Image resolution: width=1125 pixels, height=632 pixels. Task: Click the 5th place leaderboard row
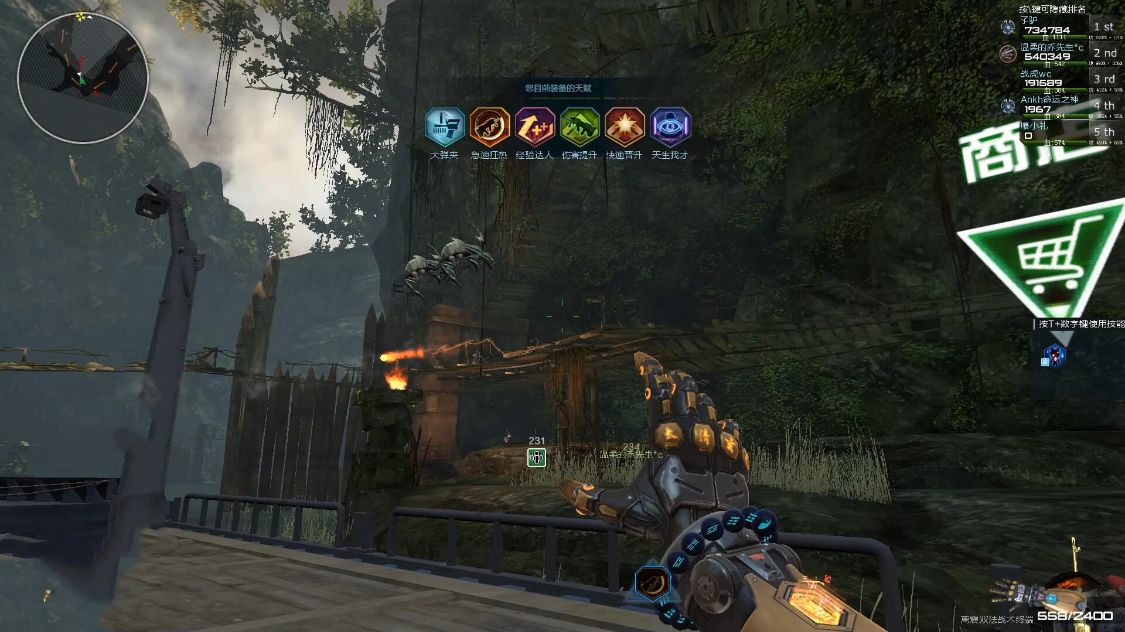pos(1058,131)
